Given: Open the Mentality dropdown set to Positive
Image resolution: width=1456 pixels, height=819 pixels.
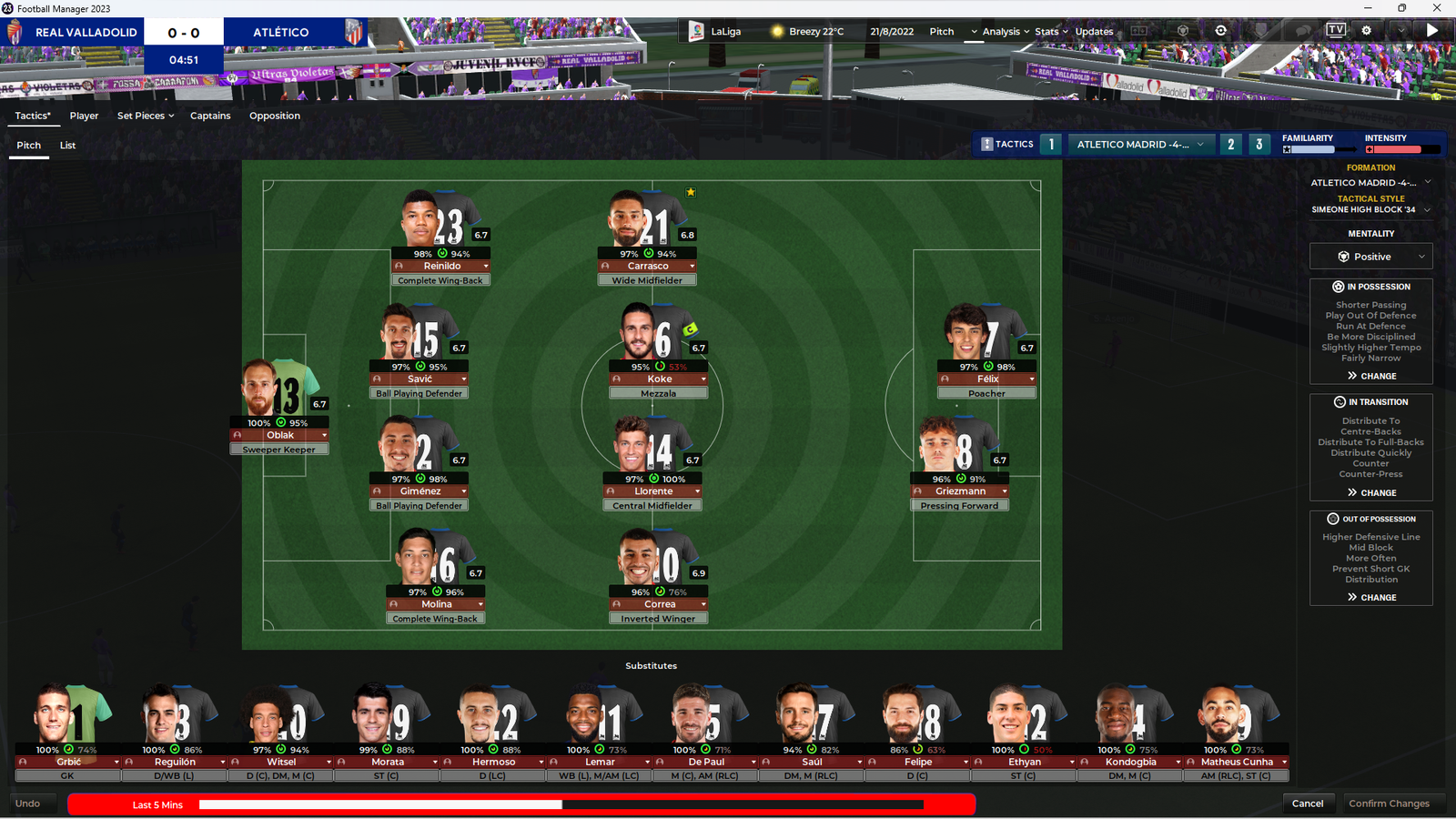Looking at the screenshot, I should point(1370,257).
